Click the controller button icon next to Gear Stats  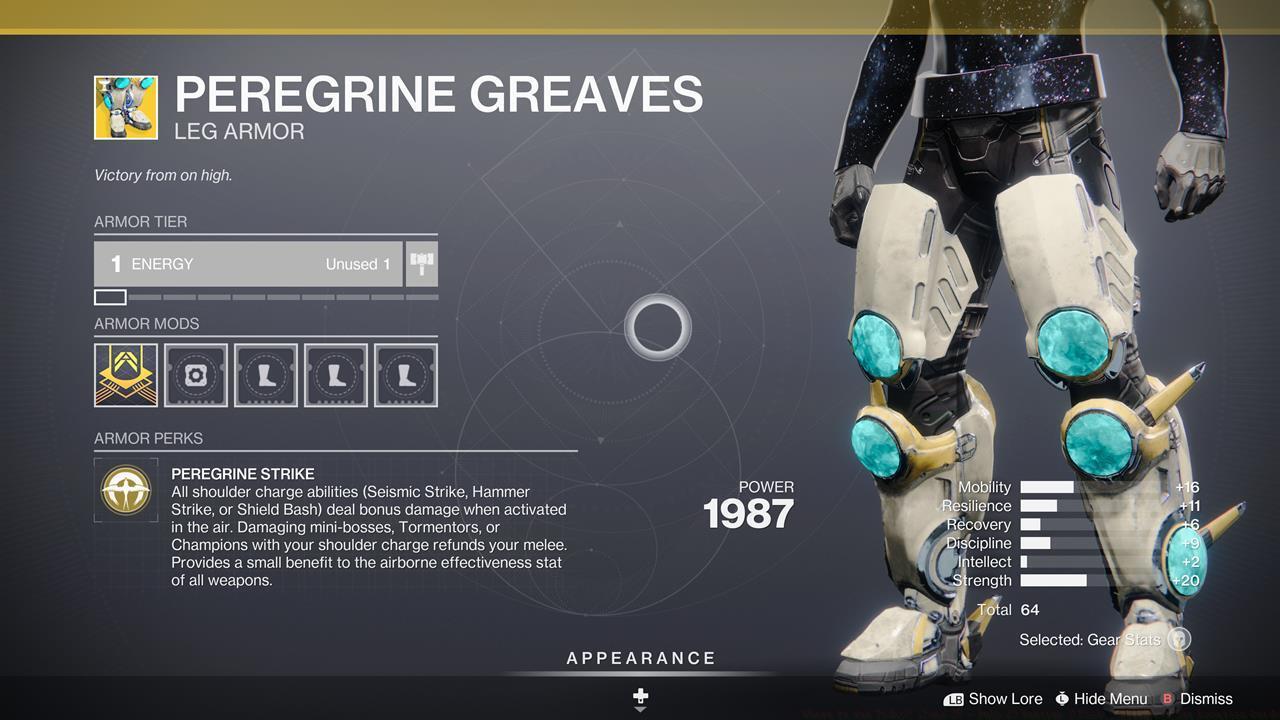coord(1178,639)
